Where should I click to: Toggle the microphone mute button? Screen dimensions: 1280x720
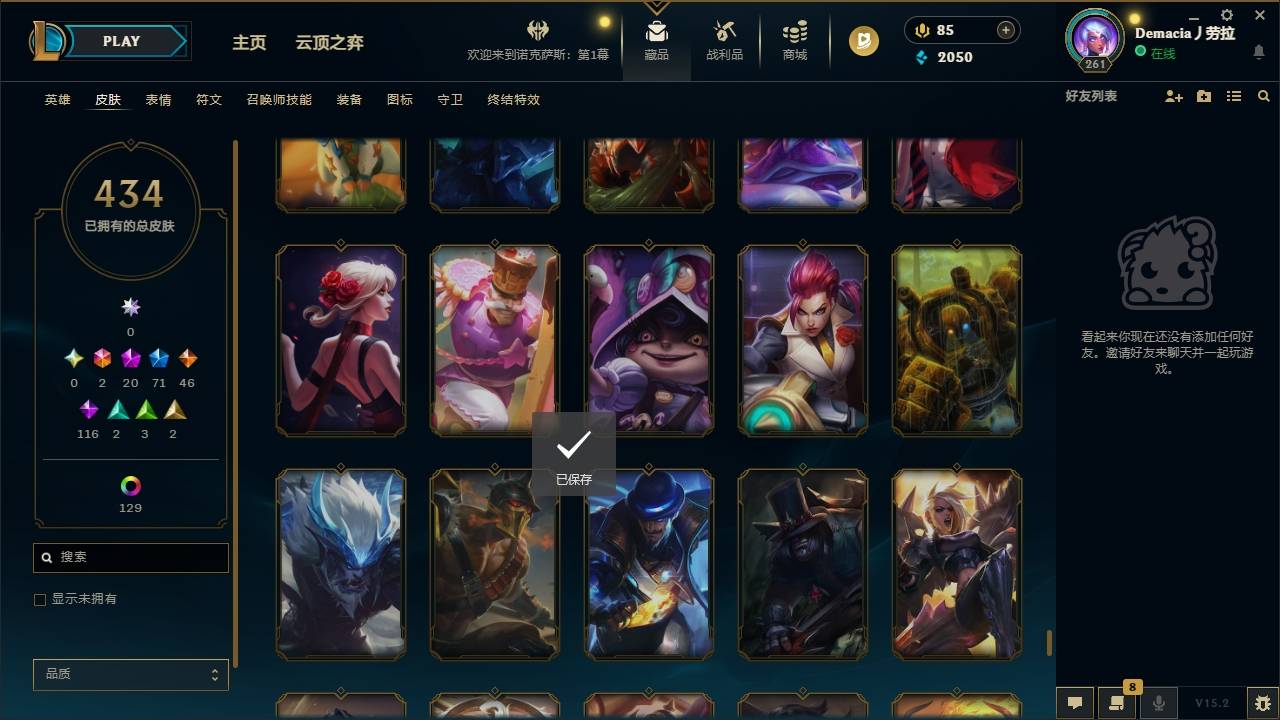pos(1159,702)
